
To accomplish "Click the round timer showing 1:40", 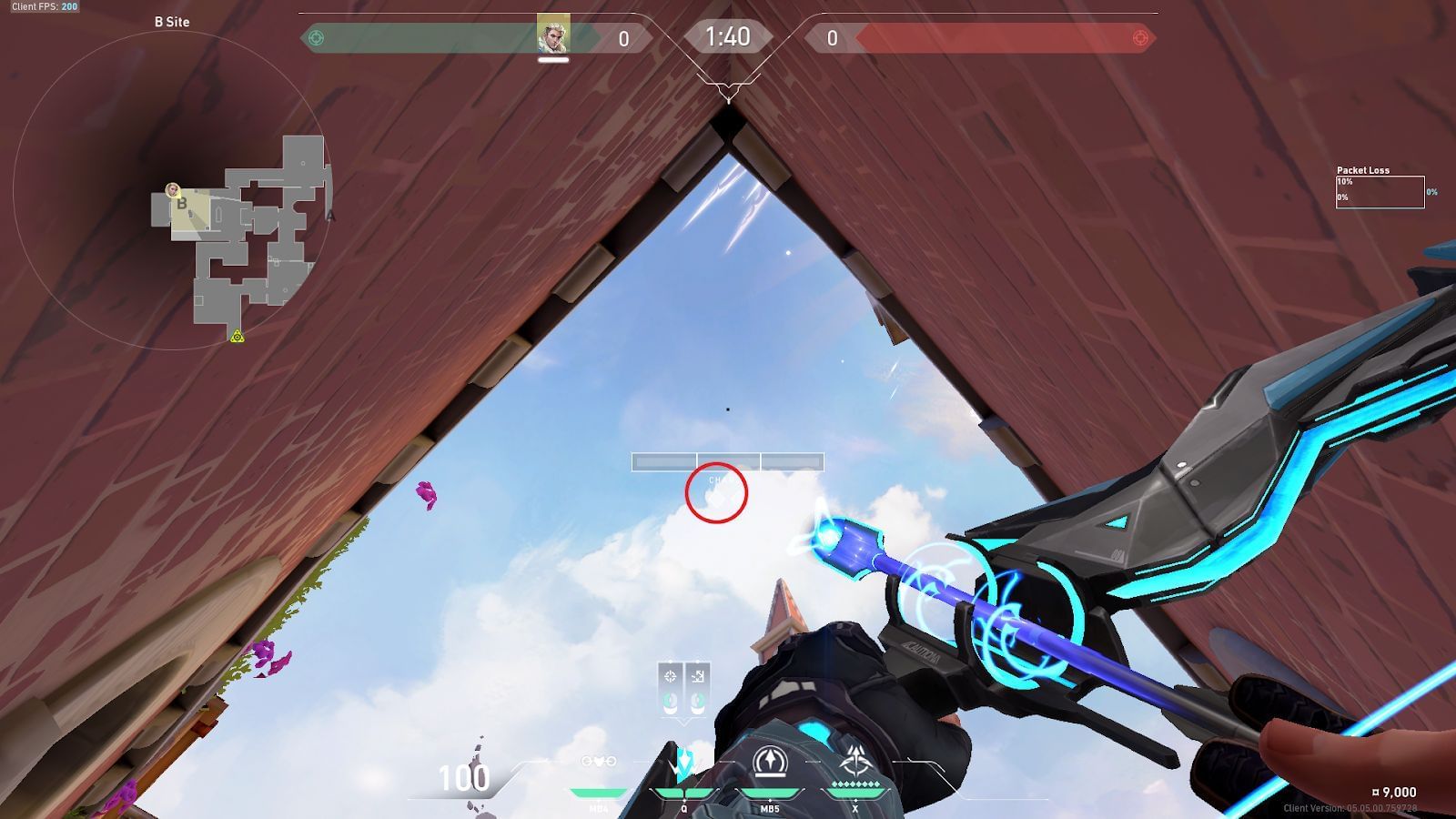I will point(728,37).
